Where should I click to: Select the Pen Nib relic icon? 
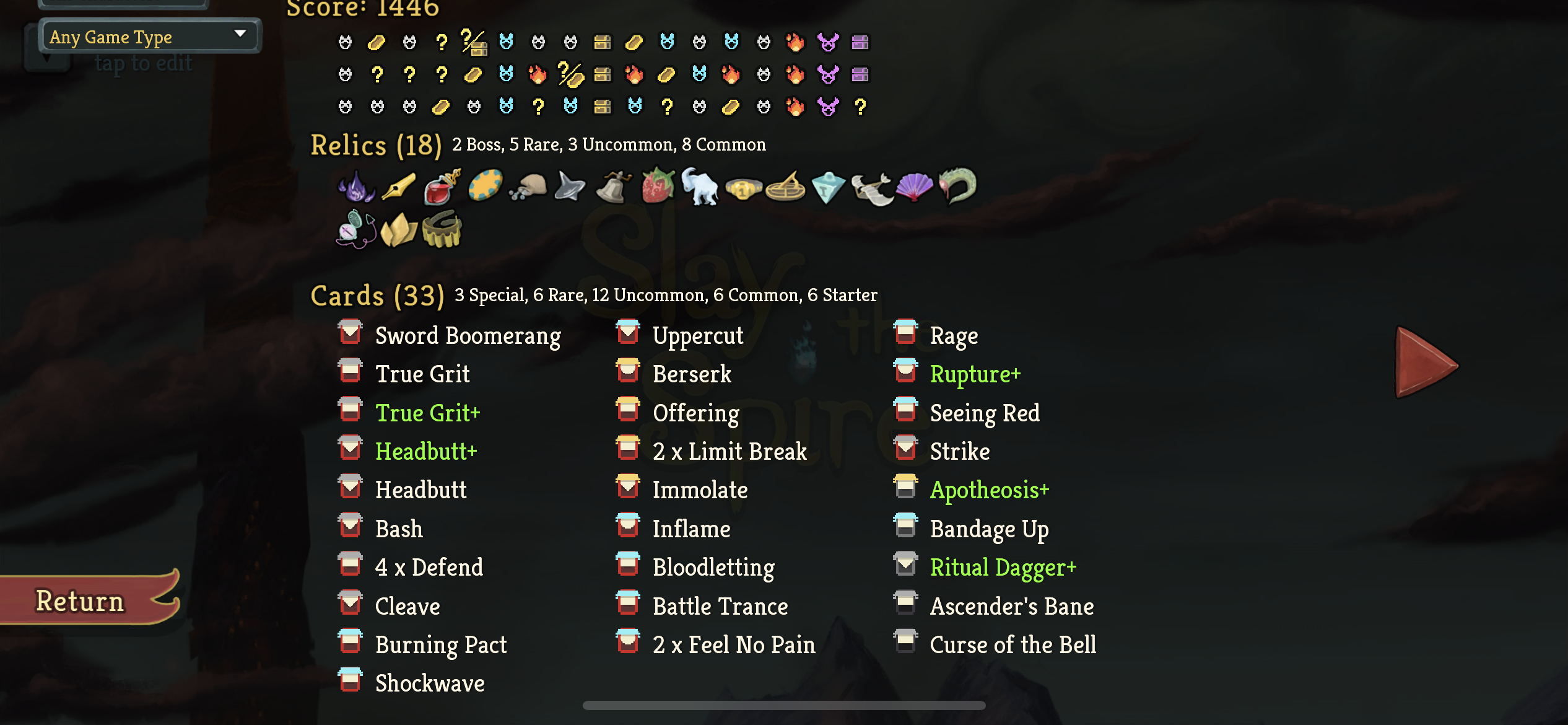pyautogui.click(x=398, y=186)
